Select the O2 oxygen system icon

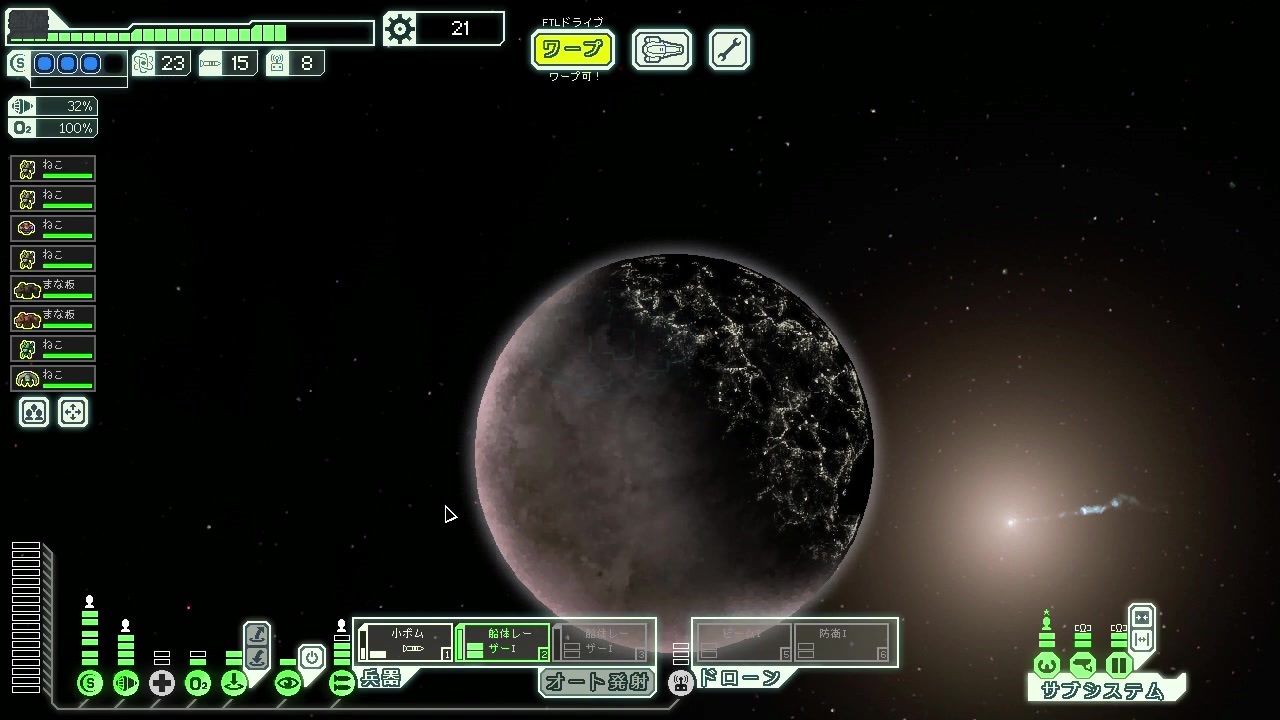tap(198, 684)
